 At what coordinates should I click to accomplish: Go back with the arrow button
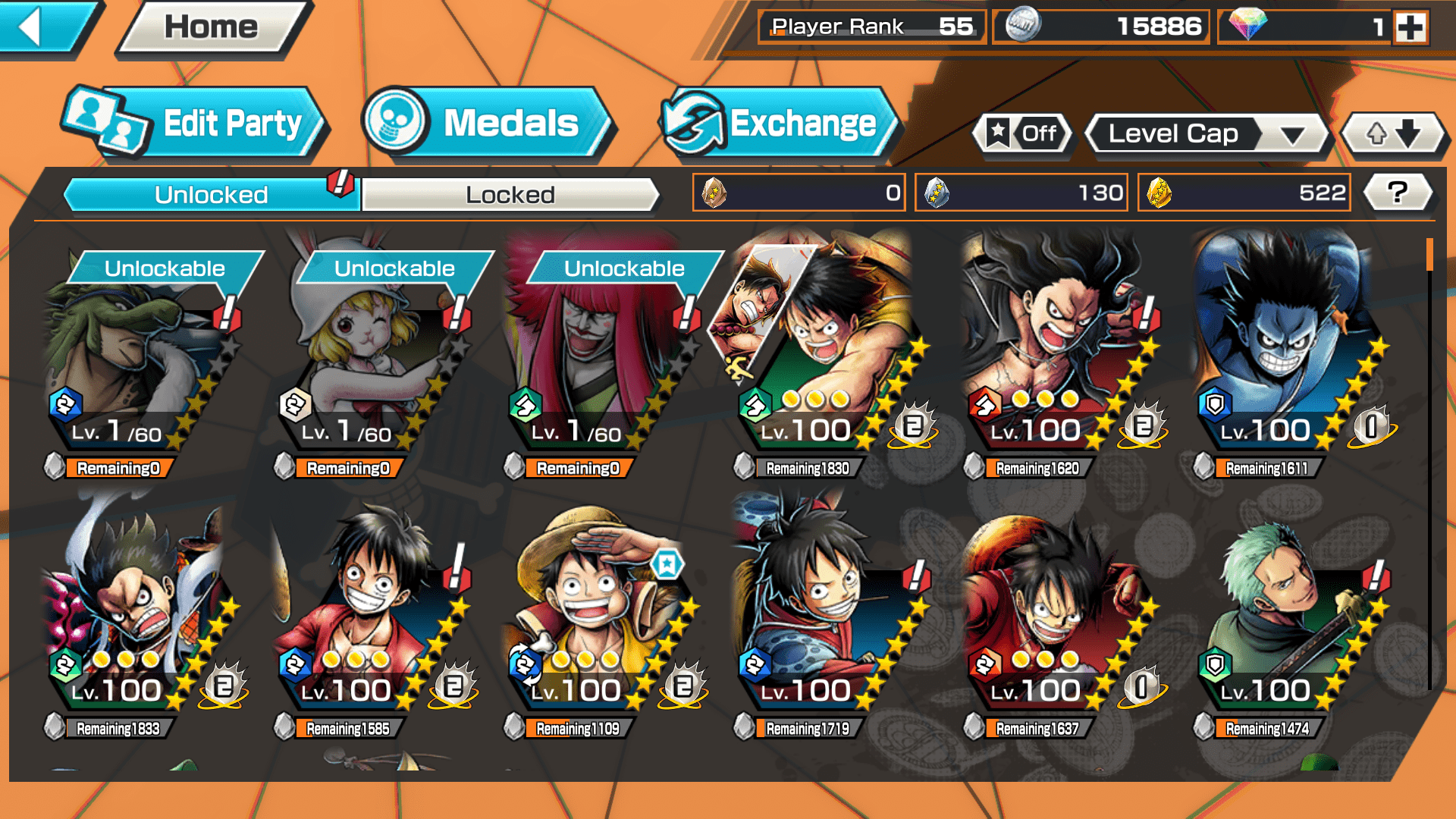click(x=42, y=27)
